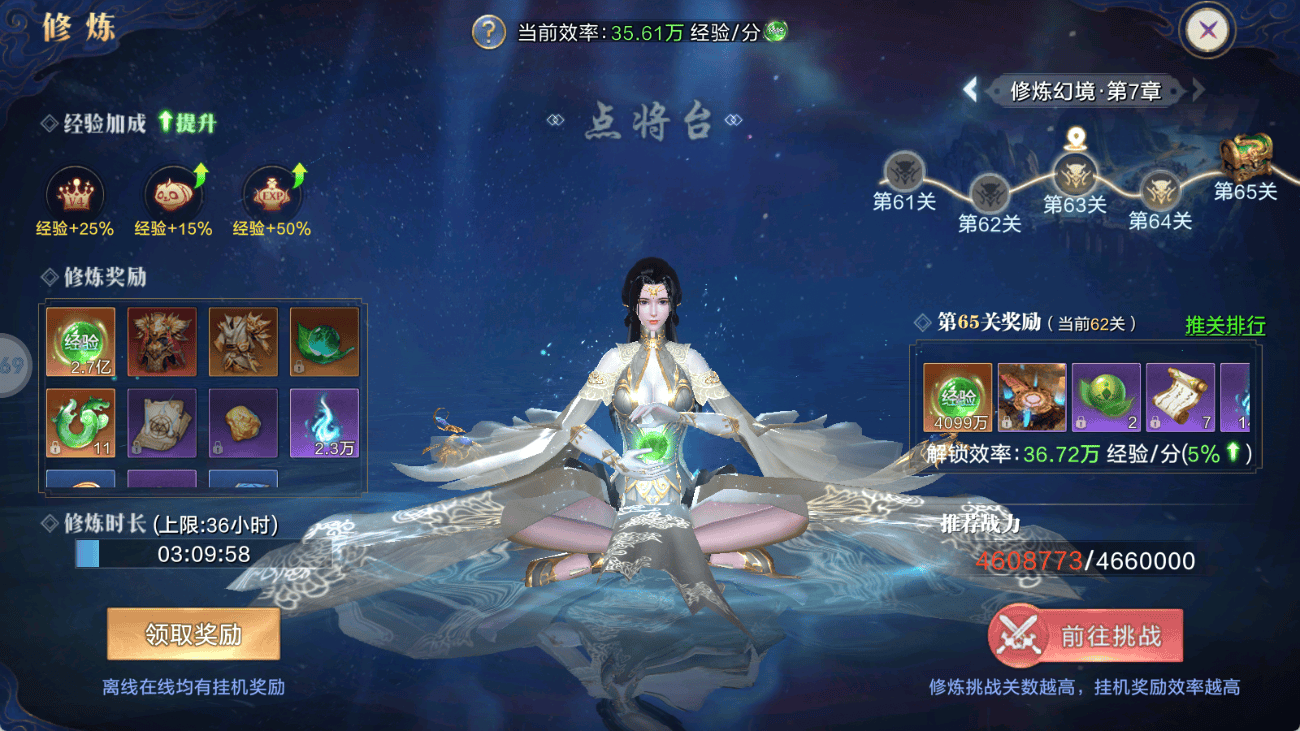This screenshot has width=1300, height=731.
Task: Open the question mark help icon
Action: pyautogui.click(x=489, y=31)
